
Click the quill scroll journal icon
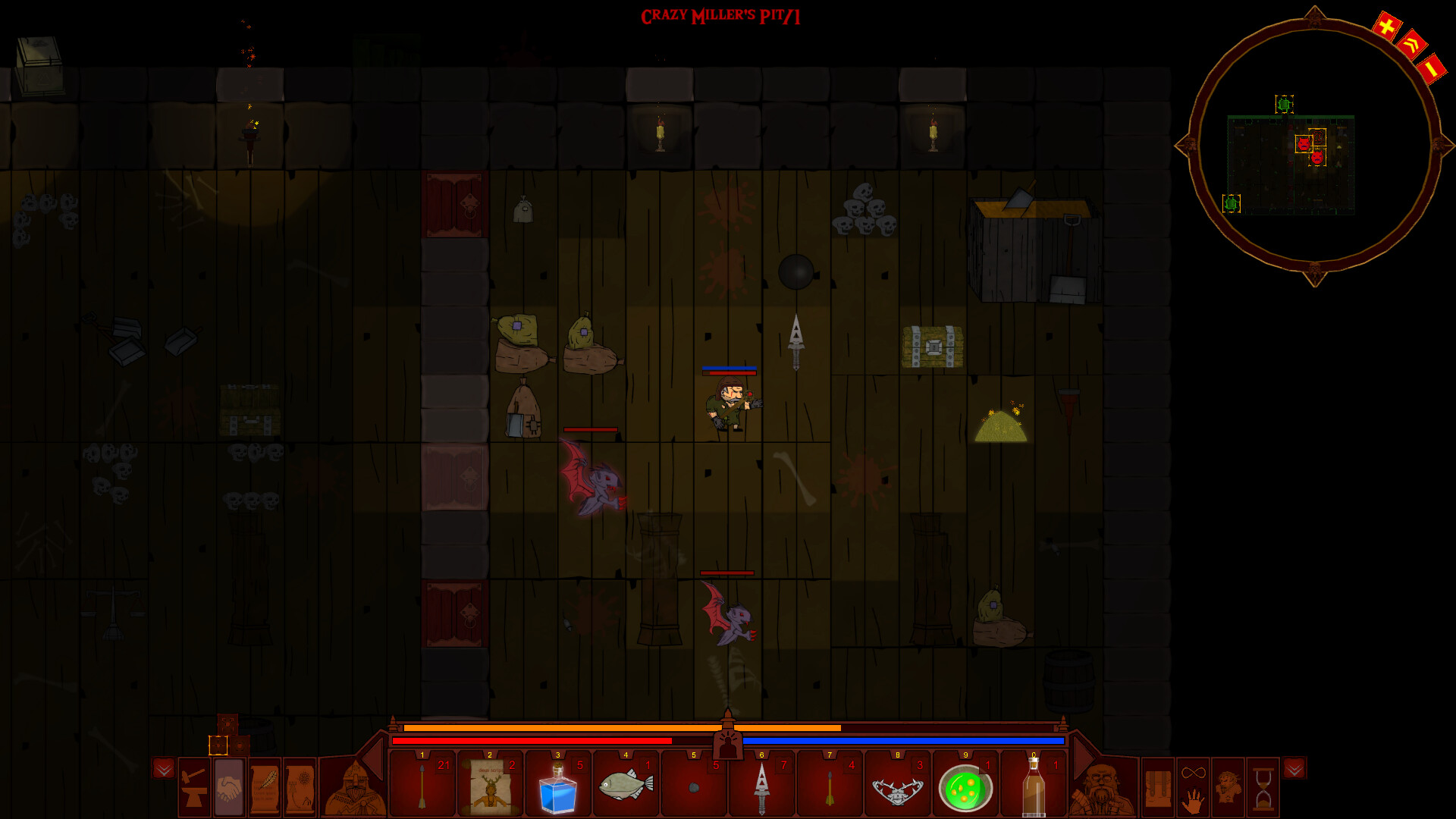pos(265,789)
